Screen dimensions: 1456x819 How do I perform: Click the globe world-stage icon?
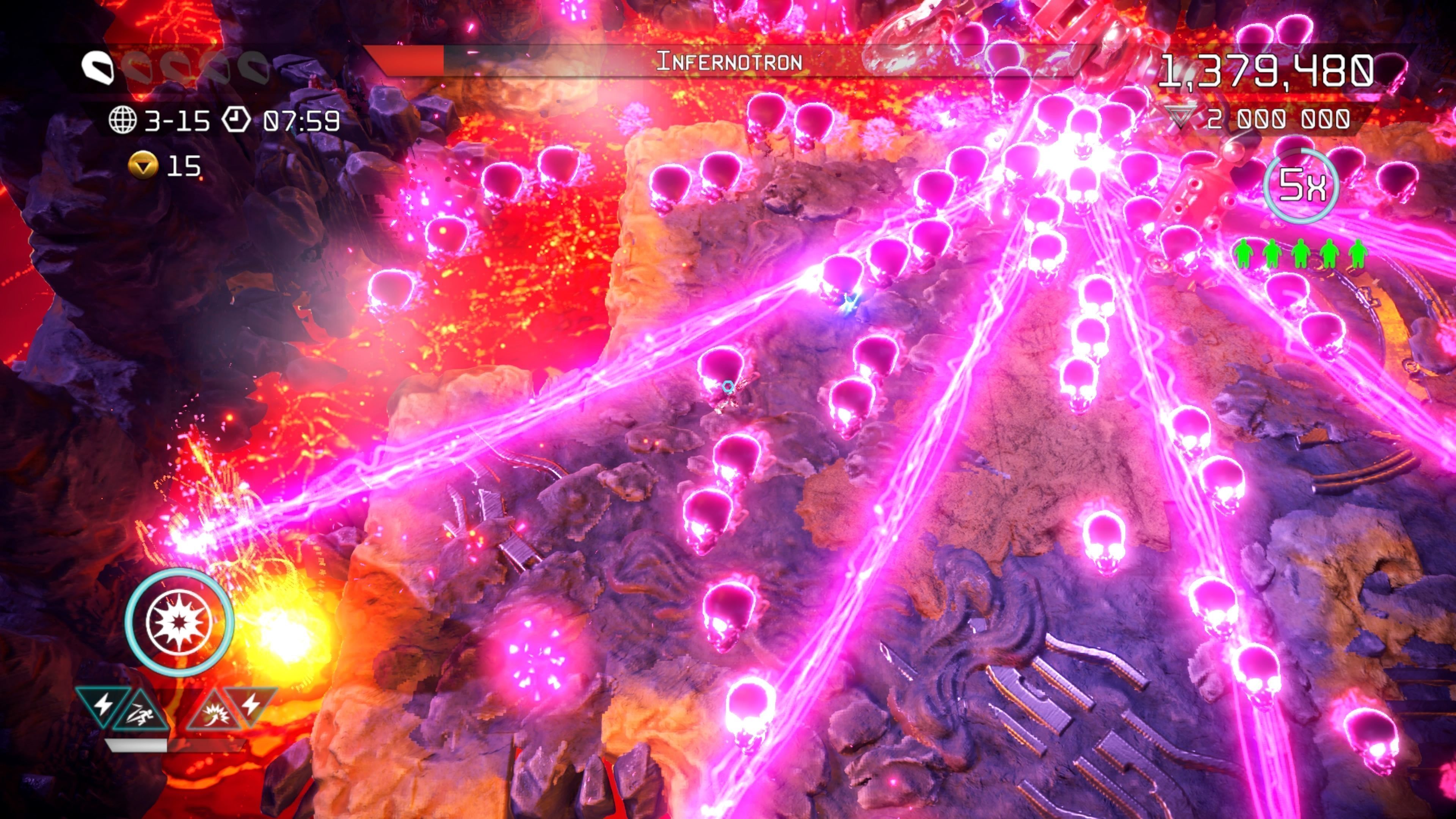click(x=122, y=120)
